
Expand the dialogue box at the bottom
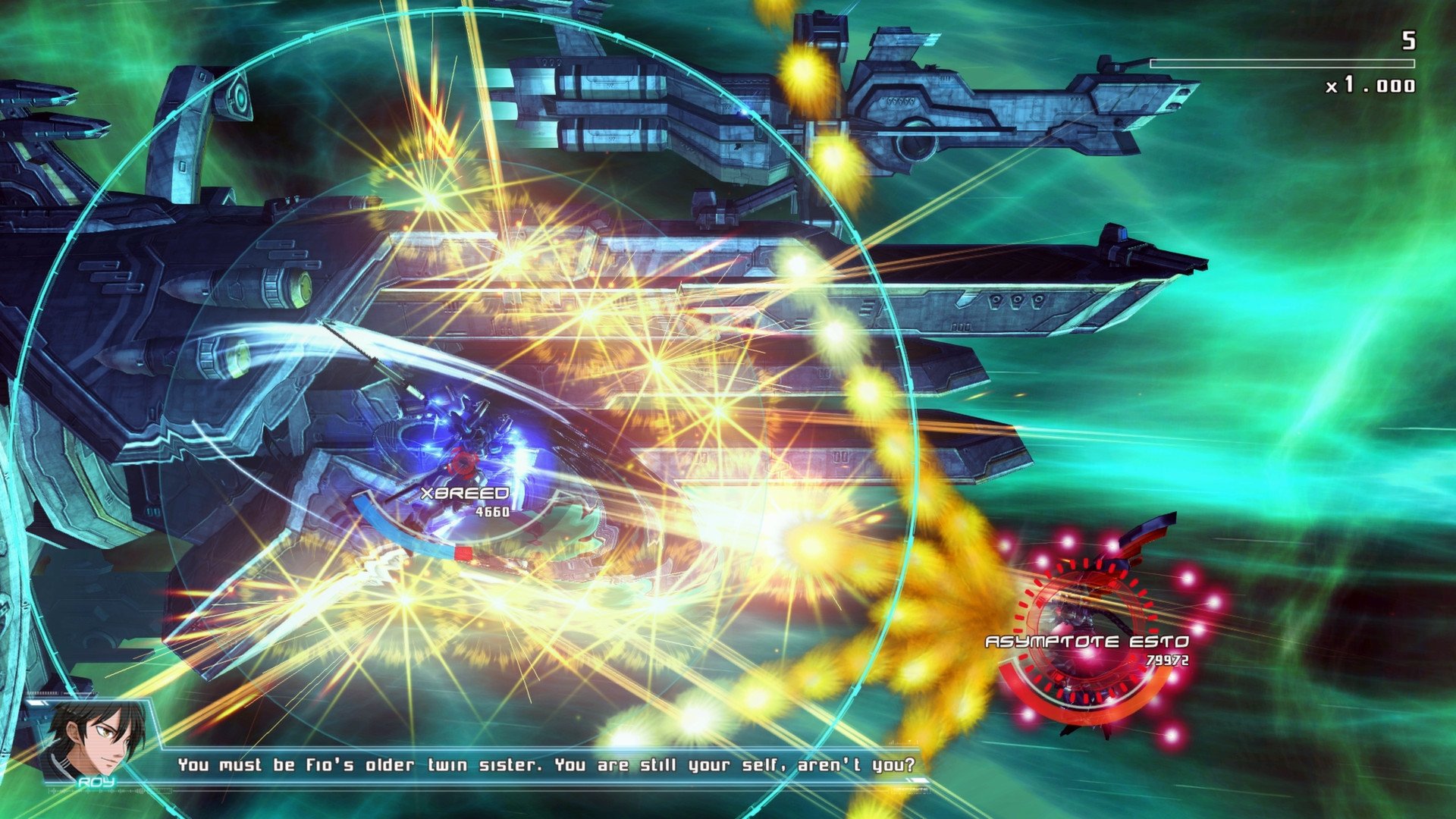point(546,766)
